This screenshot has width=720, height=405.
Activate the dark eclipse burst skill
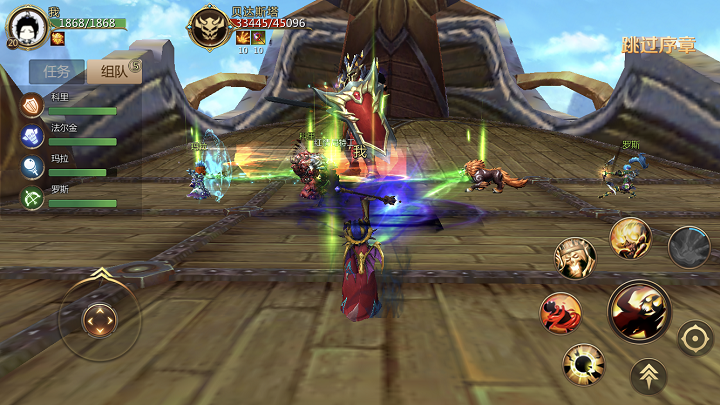pyautogui.click(x=583, y=364)
